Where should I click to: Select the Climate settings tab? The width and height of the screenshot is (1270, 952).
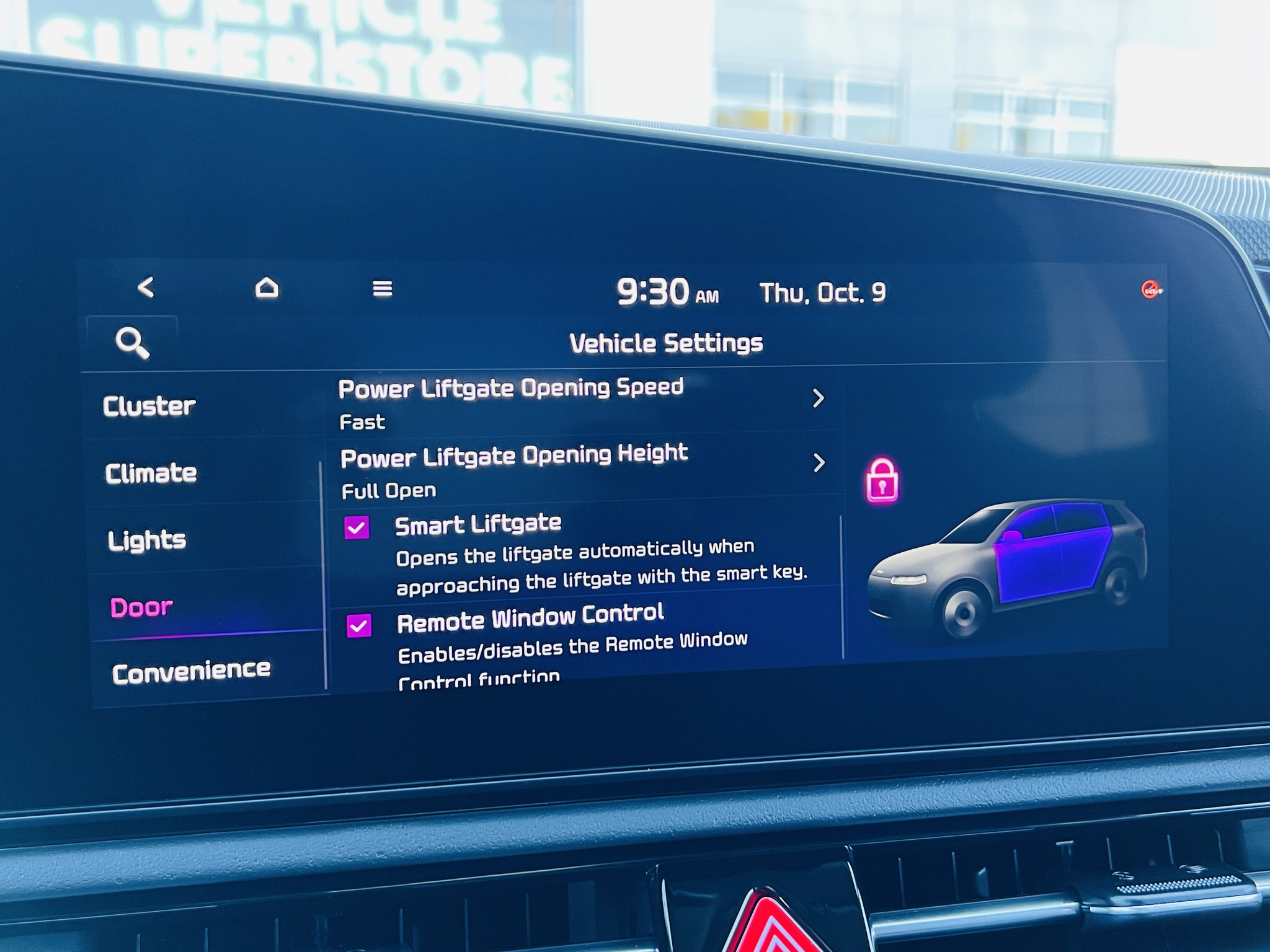pos(151,474)
